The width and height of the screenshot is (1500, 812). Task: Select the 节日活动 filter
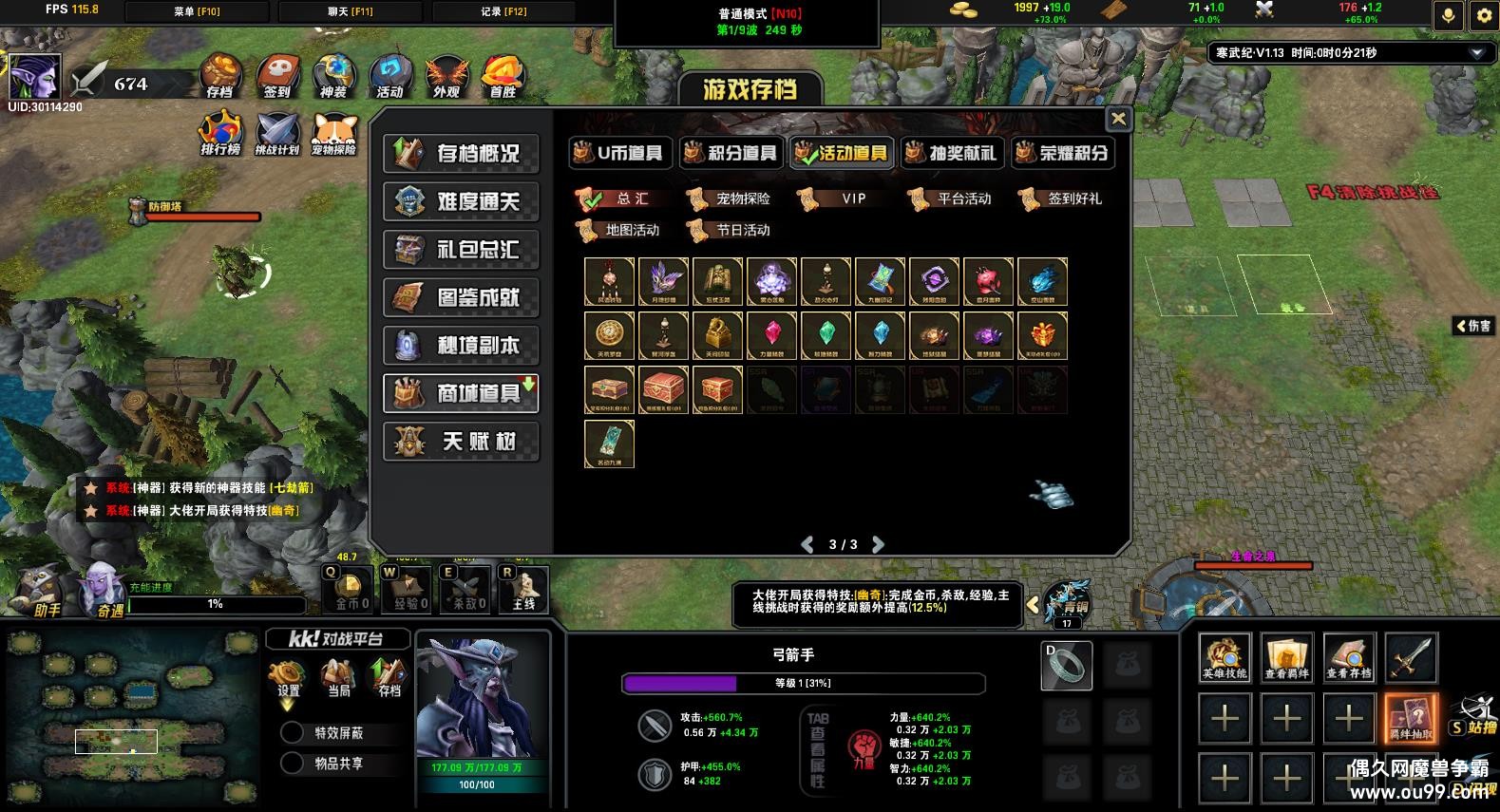(x=731, y=230)
